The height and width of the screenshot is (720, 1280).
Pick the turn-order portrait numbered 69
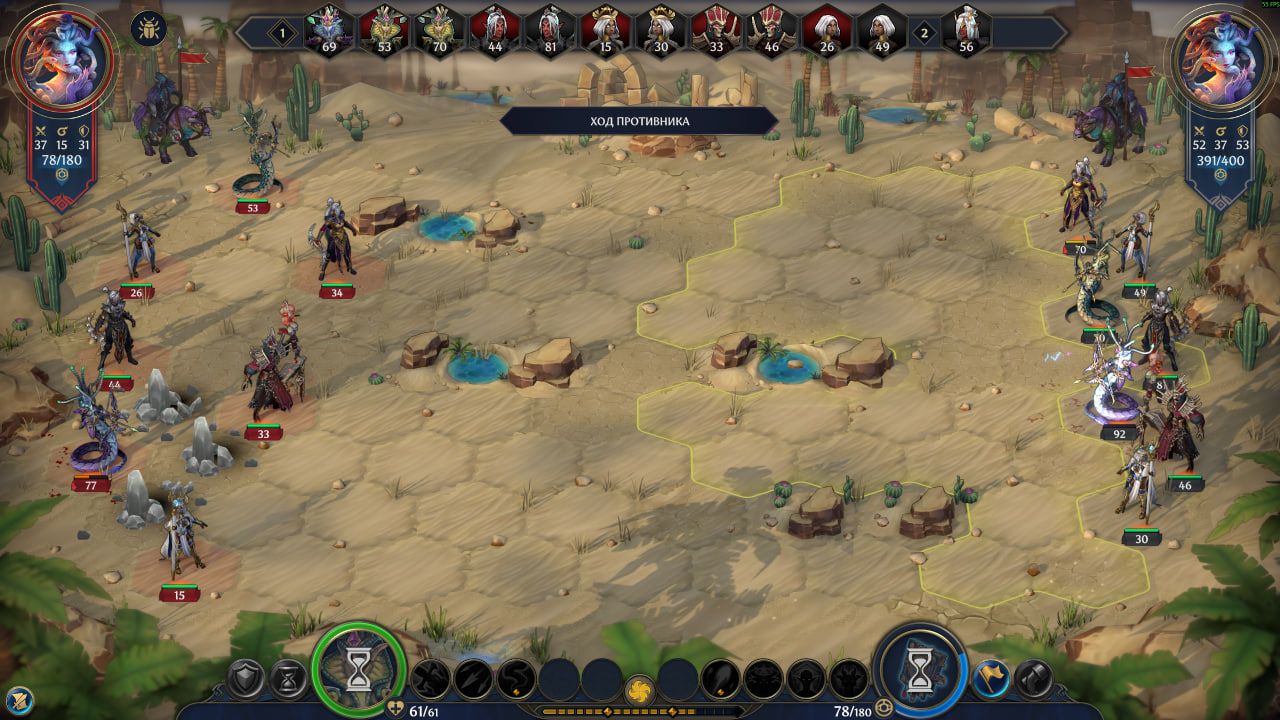(x=329, y=30)
